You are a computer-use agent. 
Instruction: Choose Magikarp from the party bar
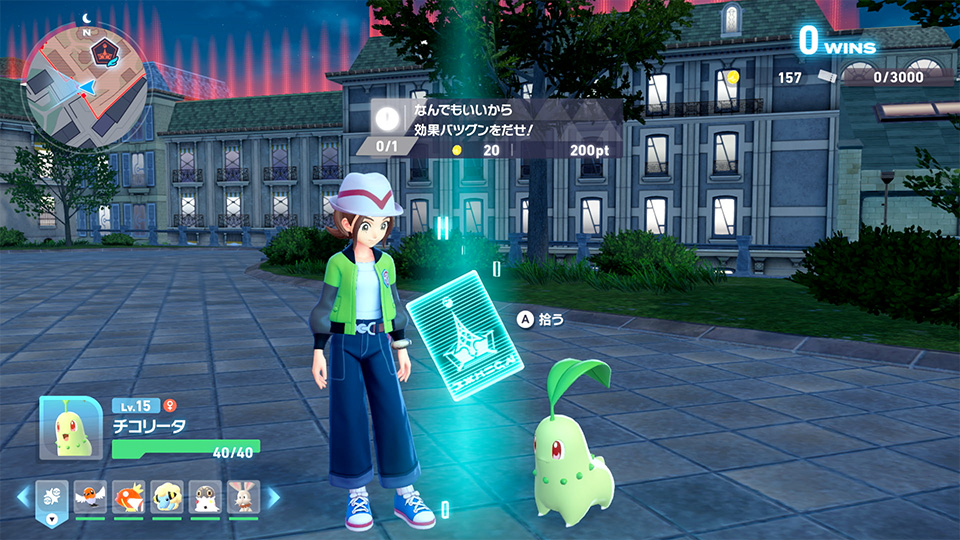pos(129,497)
